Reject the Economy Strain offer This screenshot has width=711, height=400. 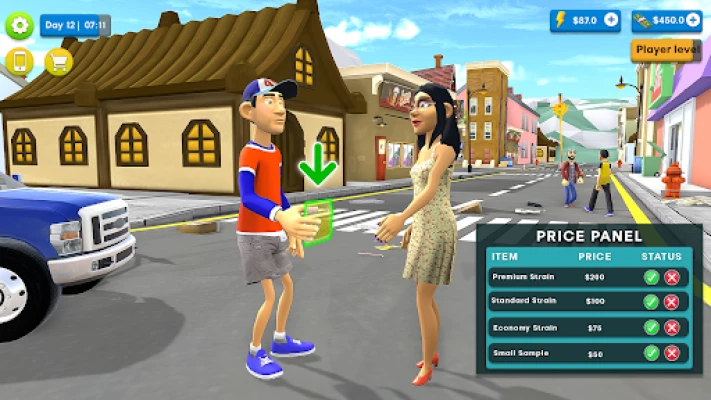coord(671,327)
